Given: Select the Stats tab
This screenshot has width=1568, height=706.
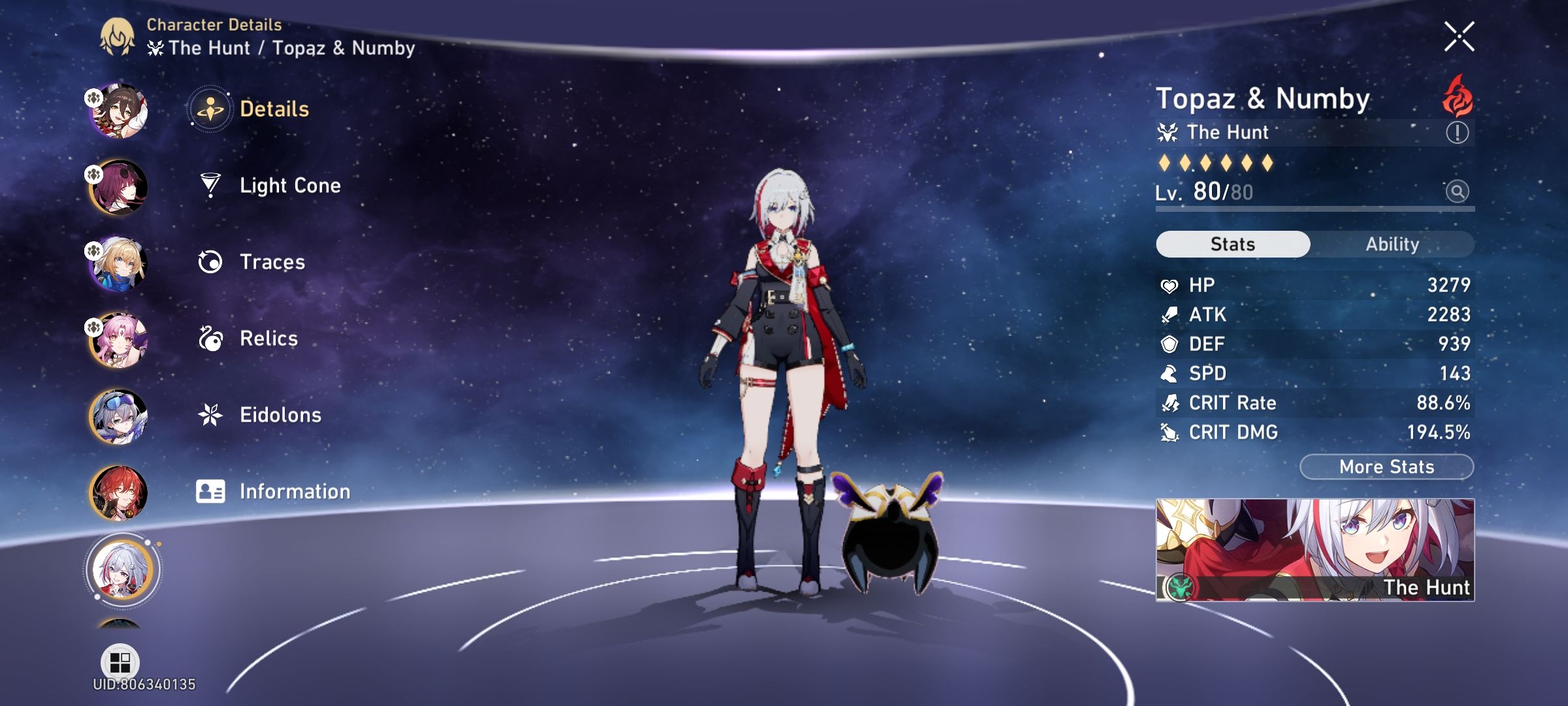Looking at the screenshot, I should 1232,243.
